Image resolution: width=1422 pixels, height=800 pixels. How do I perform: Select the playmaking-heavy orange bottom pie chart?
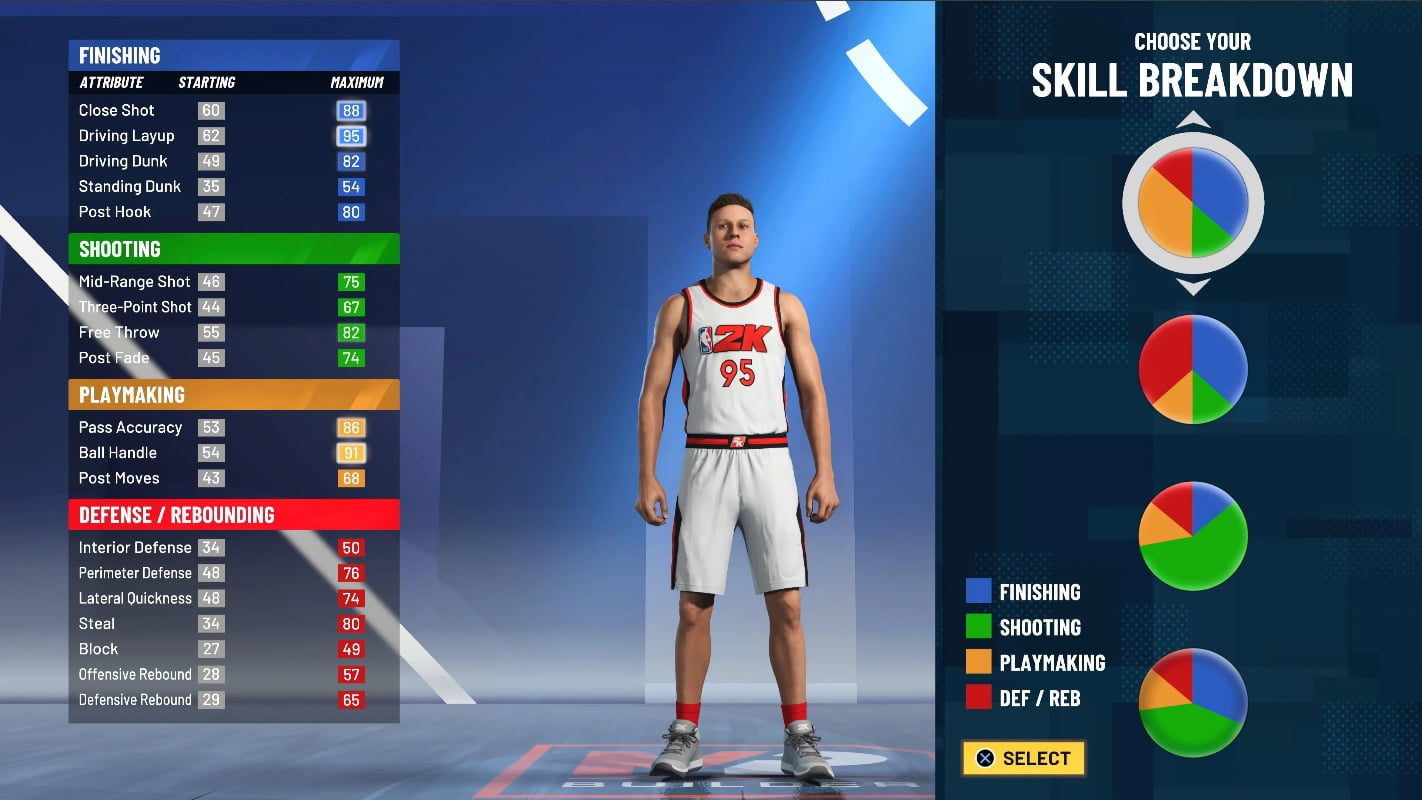coord(1192,703)
